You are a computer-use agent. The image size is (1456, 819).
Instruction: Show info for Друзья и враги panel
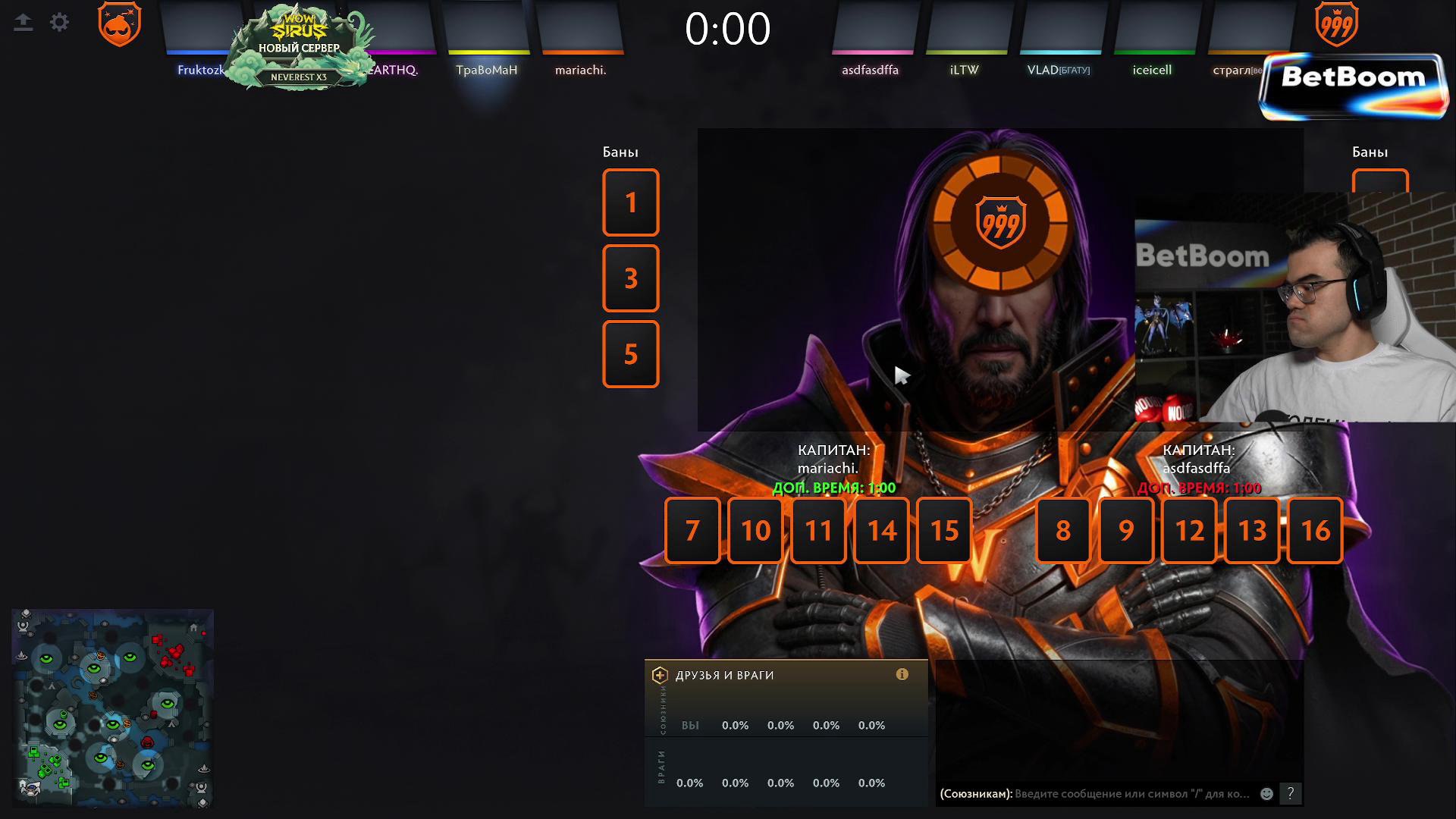902,674
